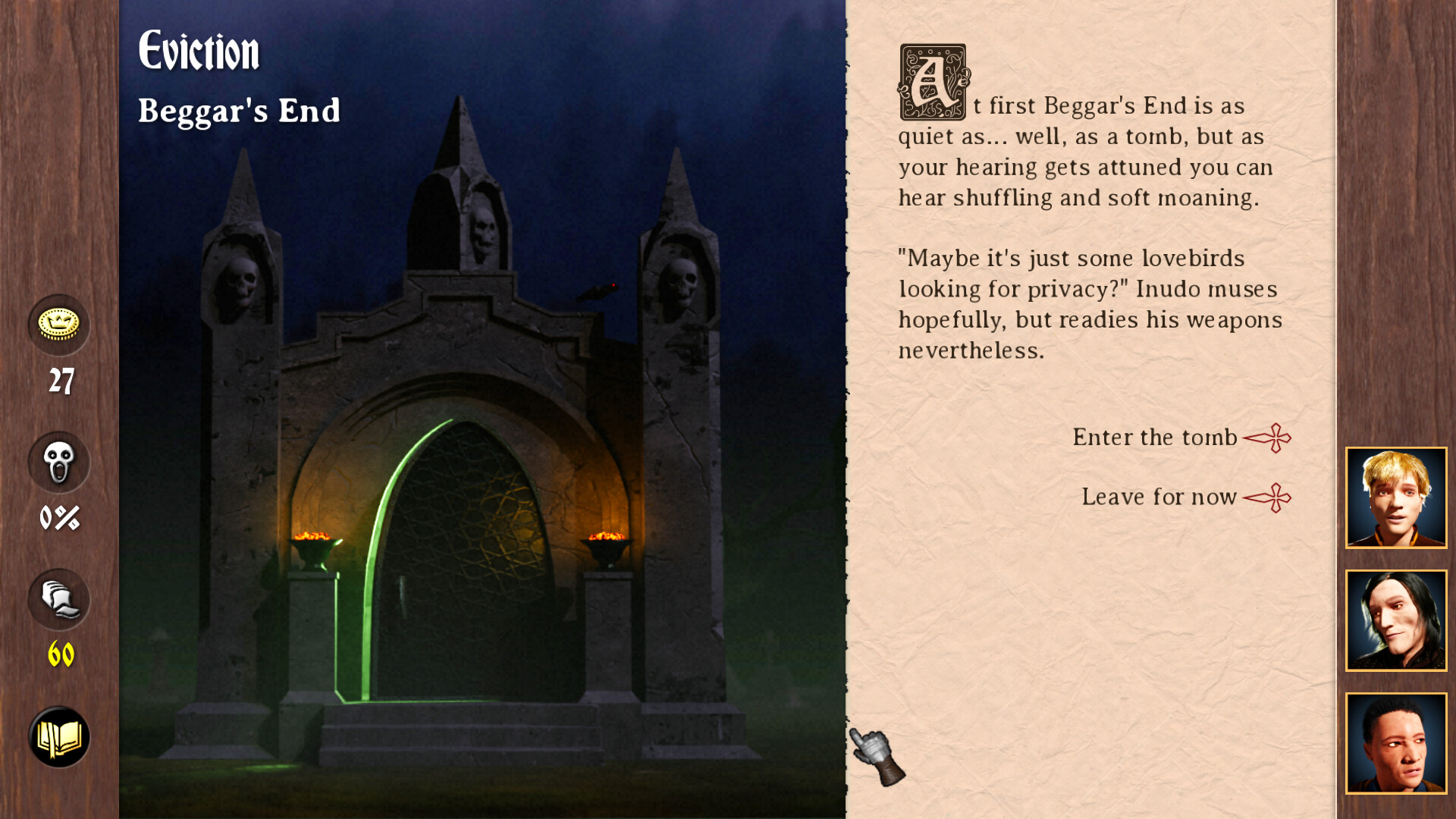Choose Leave for now

point(1159,497)
